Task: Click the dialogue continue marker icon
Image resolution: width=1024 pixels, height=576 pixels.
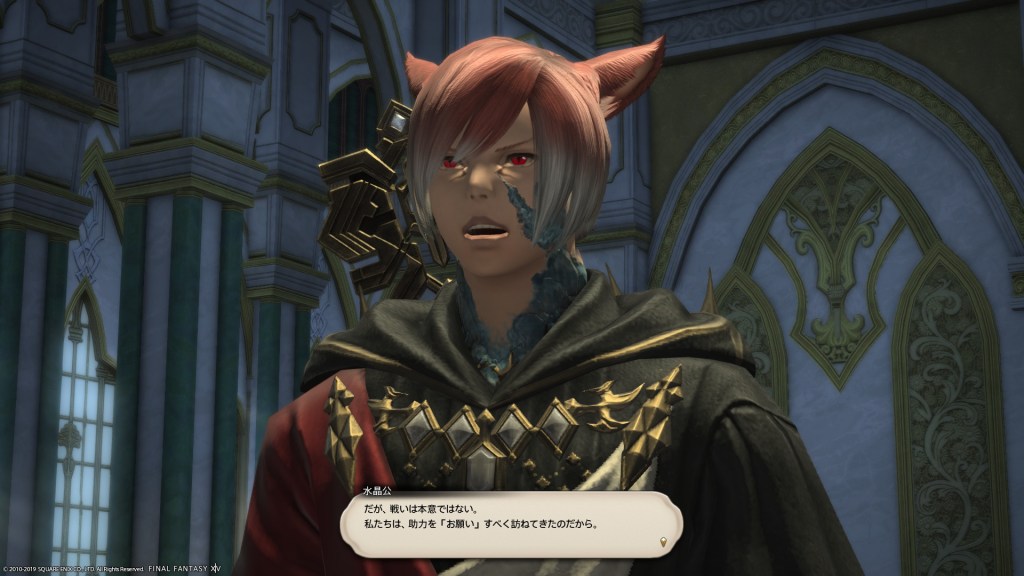Action: pyautogui.click(x=663, y=543)
